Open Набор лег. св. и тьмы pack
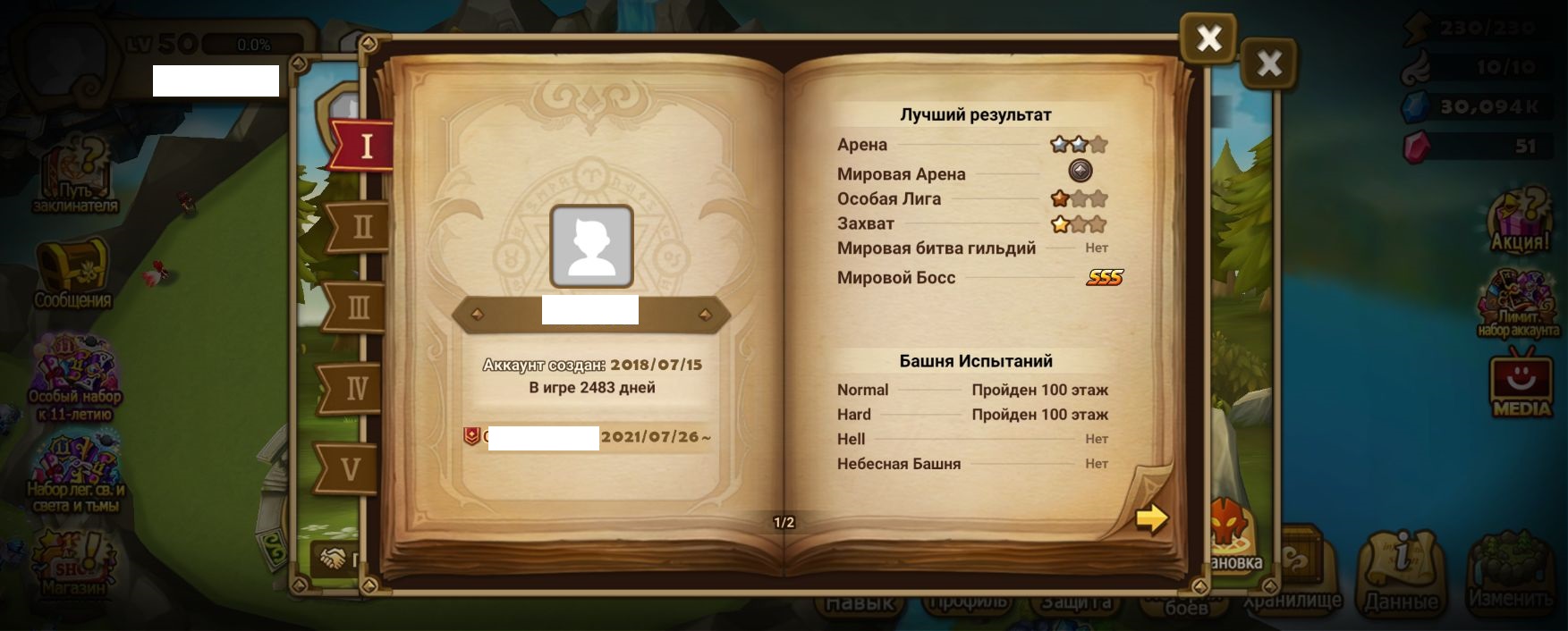Image resolution: width=1568 pixels, height=631 pixels. [x=76, y=474]
